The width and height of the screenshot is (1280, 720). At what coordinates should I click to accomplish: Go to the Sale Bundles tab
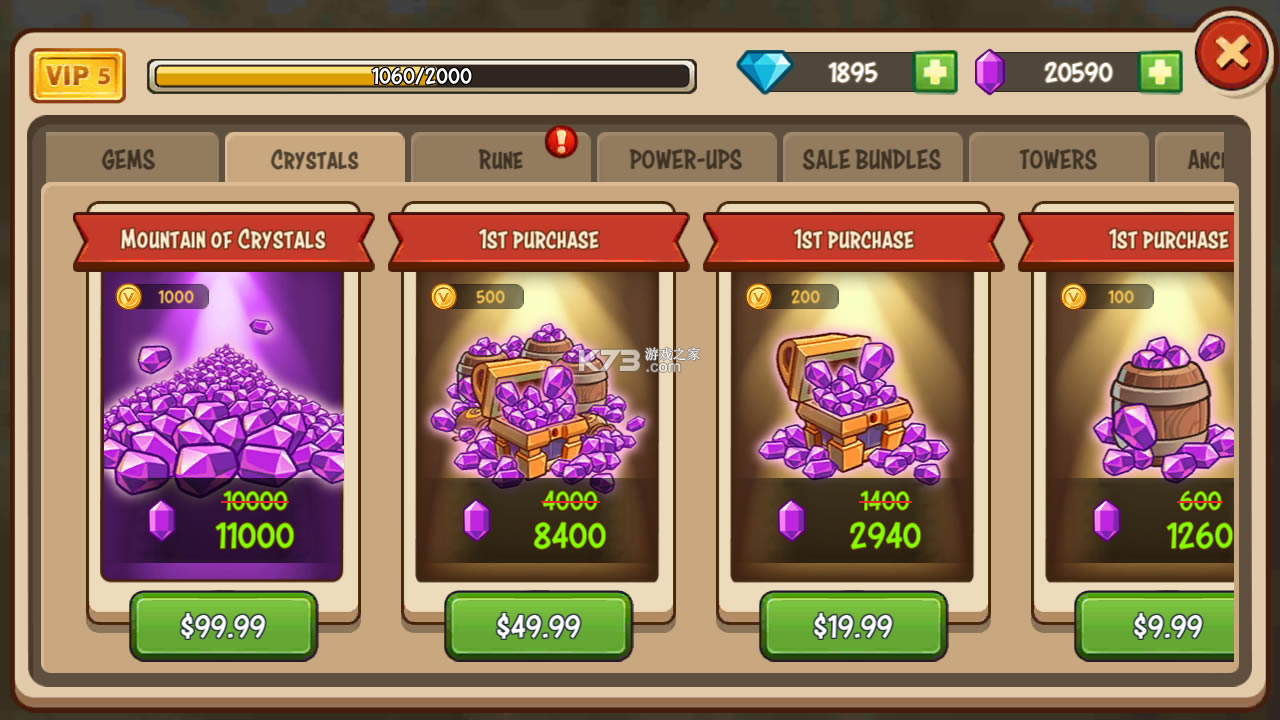coord(872,160)
